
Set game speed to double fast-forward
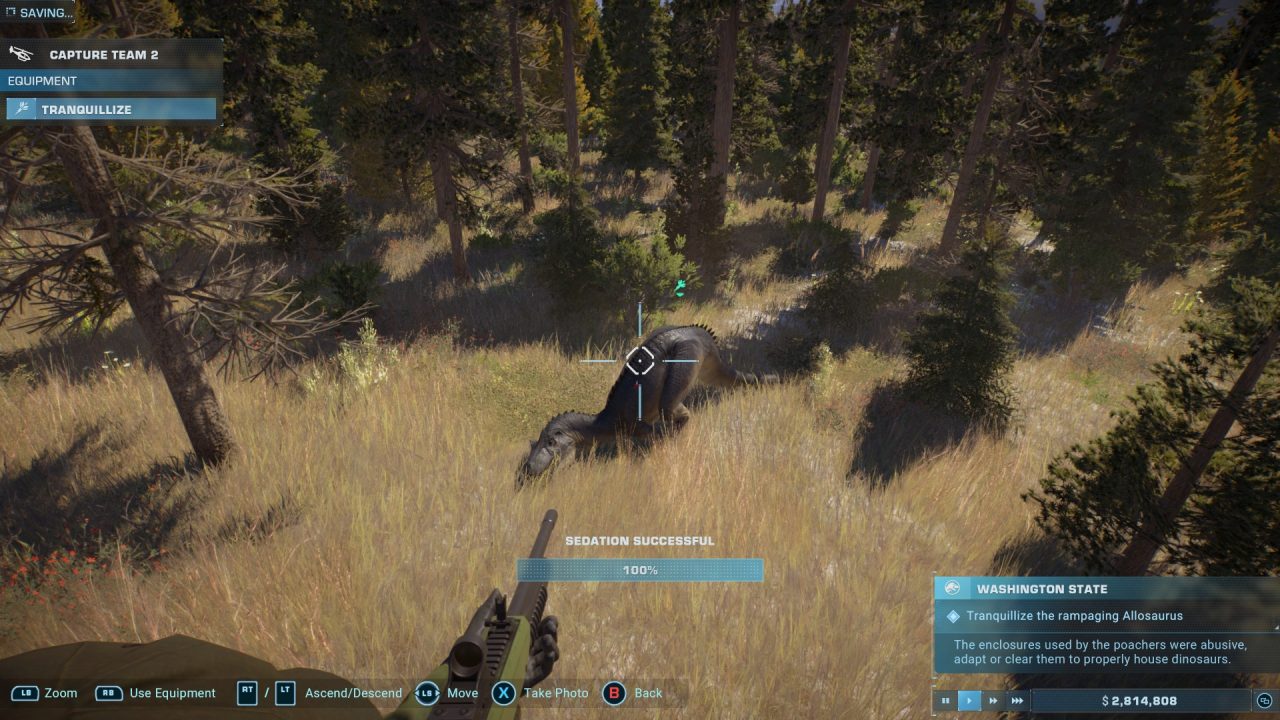tap(993, 701)
